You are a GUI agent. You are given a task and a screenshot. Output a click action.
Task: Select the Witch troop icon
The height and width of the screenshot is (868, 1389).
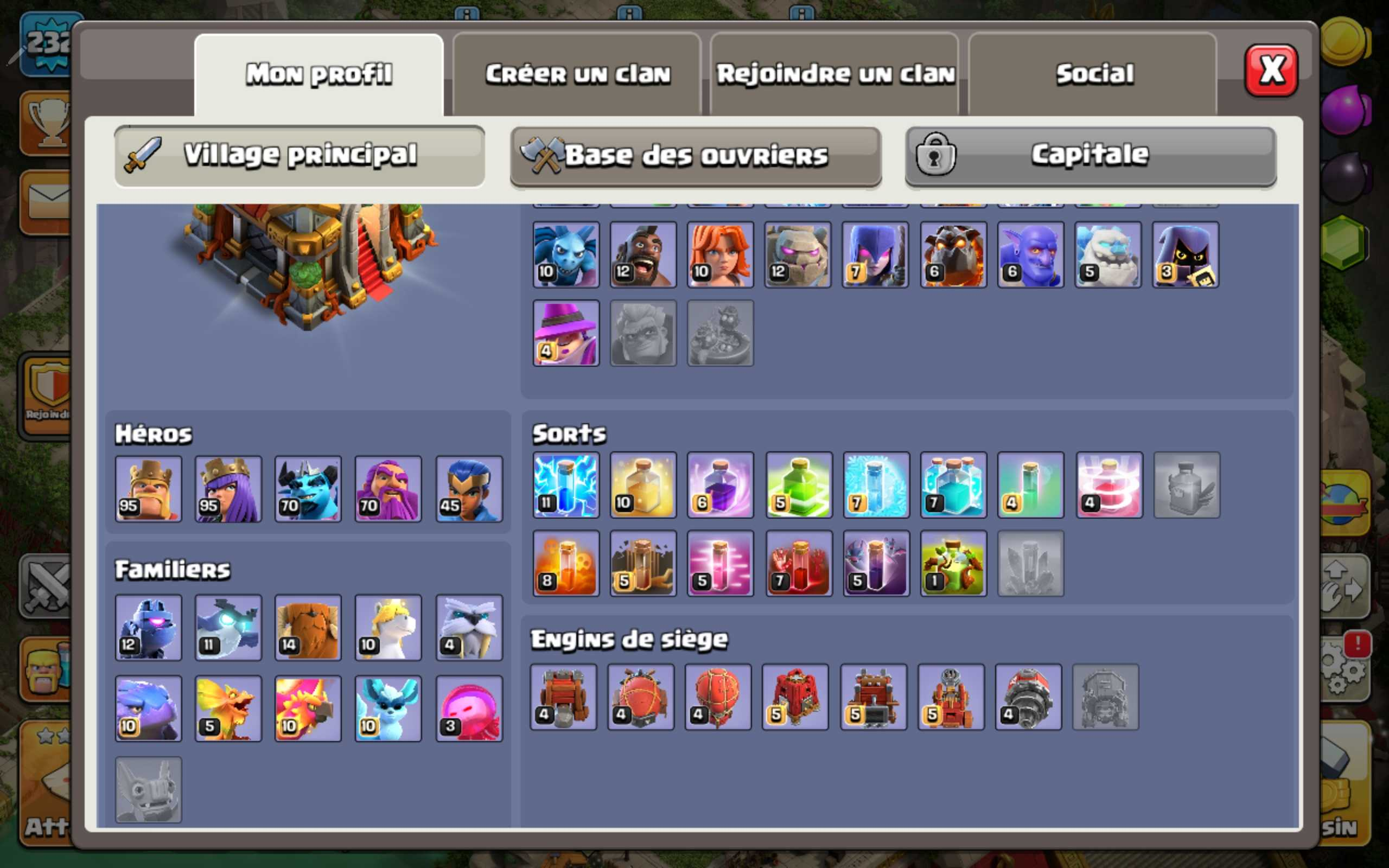click(x=876, y=254)
